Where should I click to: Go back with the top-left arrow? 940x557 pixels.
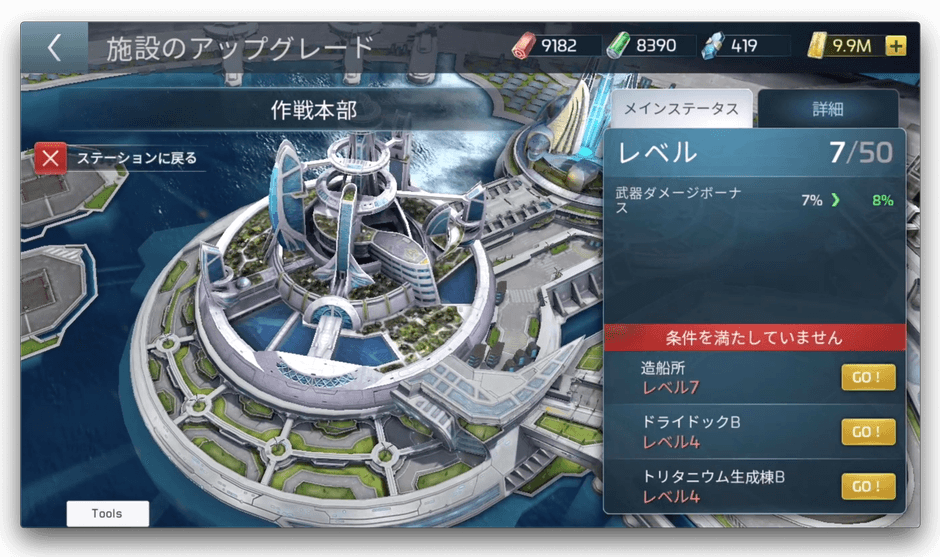[x=54, y=48]
